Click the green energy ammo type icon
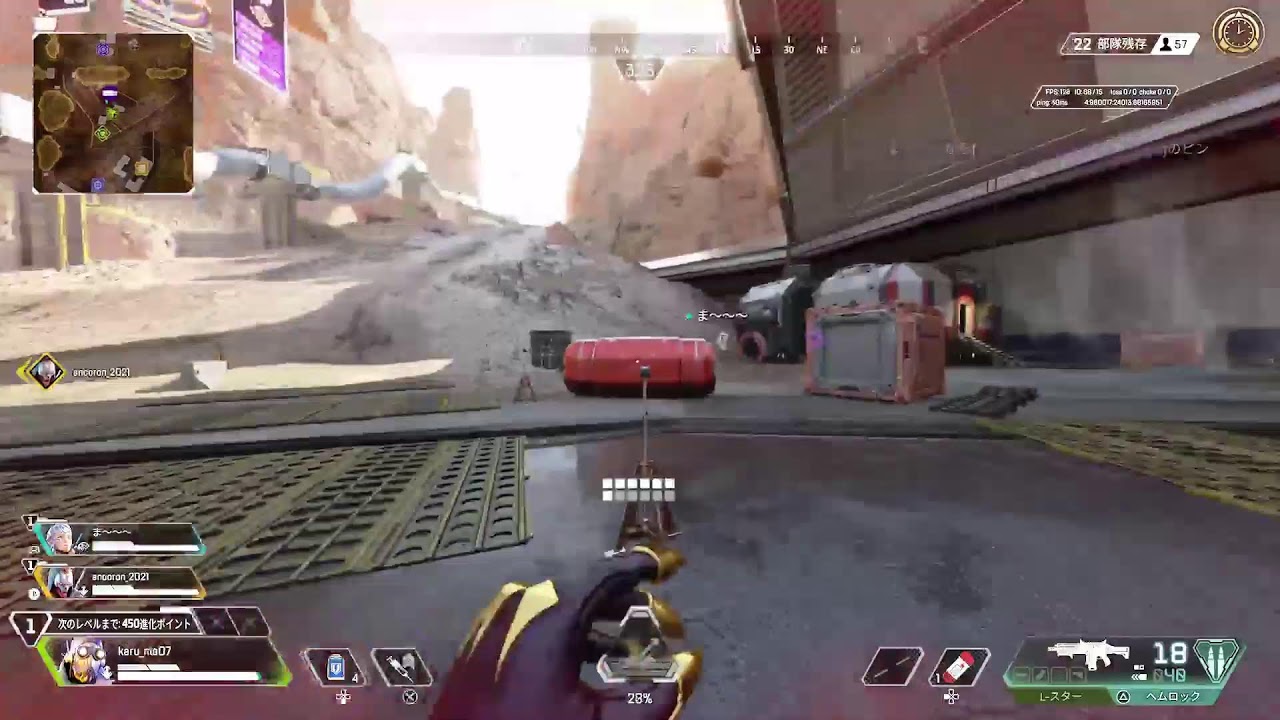1280x720 pixels. tap(1218, 660)
